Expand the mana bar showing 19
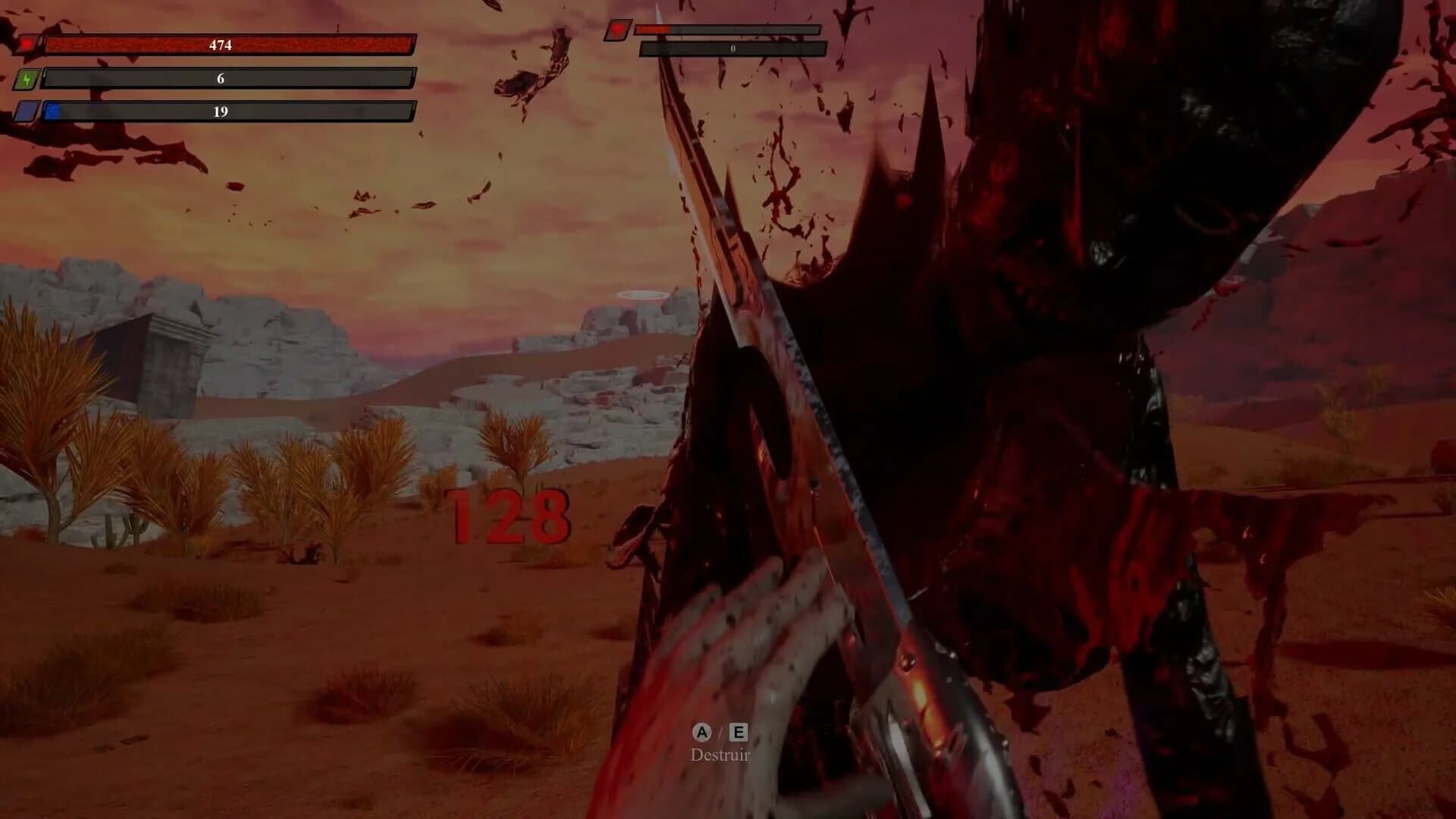This screenshot has height=819, width=1456. point(220,113)
